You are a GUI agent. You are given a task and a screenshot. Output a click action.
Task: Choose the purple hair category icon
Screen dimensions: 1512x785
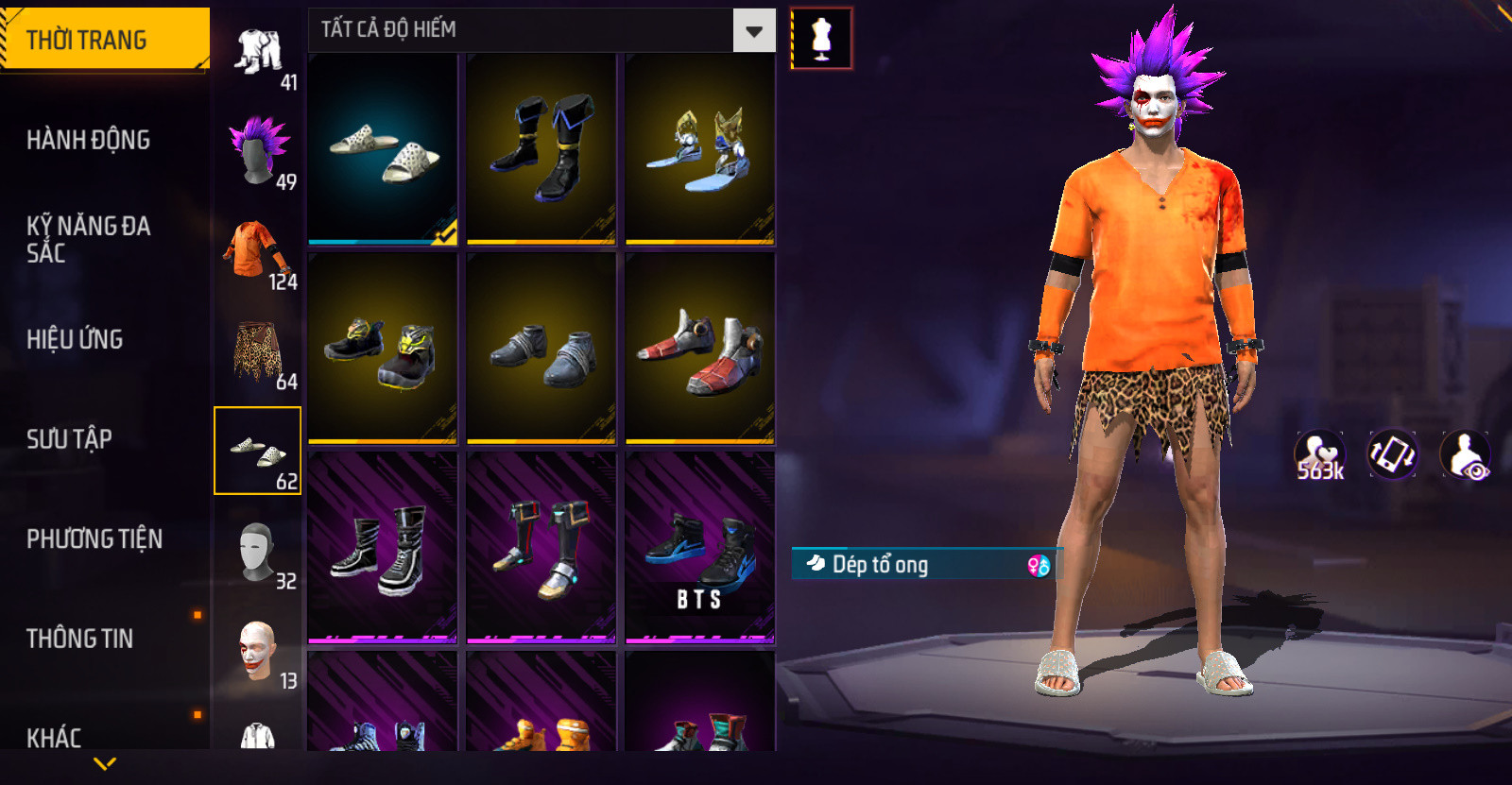(x=257, y=151)
